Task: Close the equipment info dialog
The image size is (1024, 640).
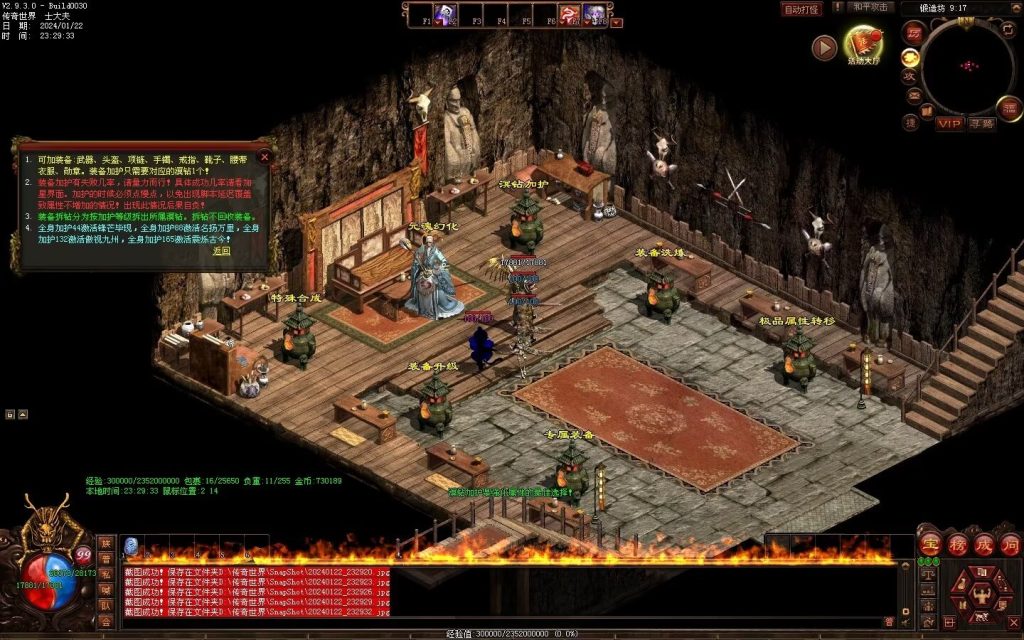Action: [x=264, y=156]
